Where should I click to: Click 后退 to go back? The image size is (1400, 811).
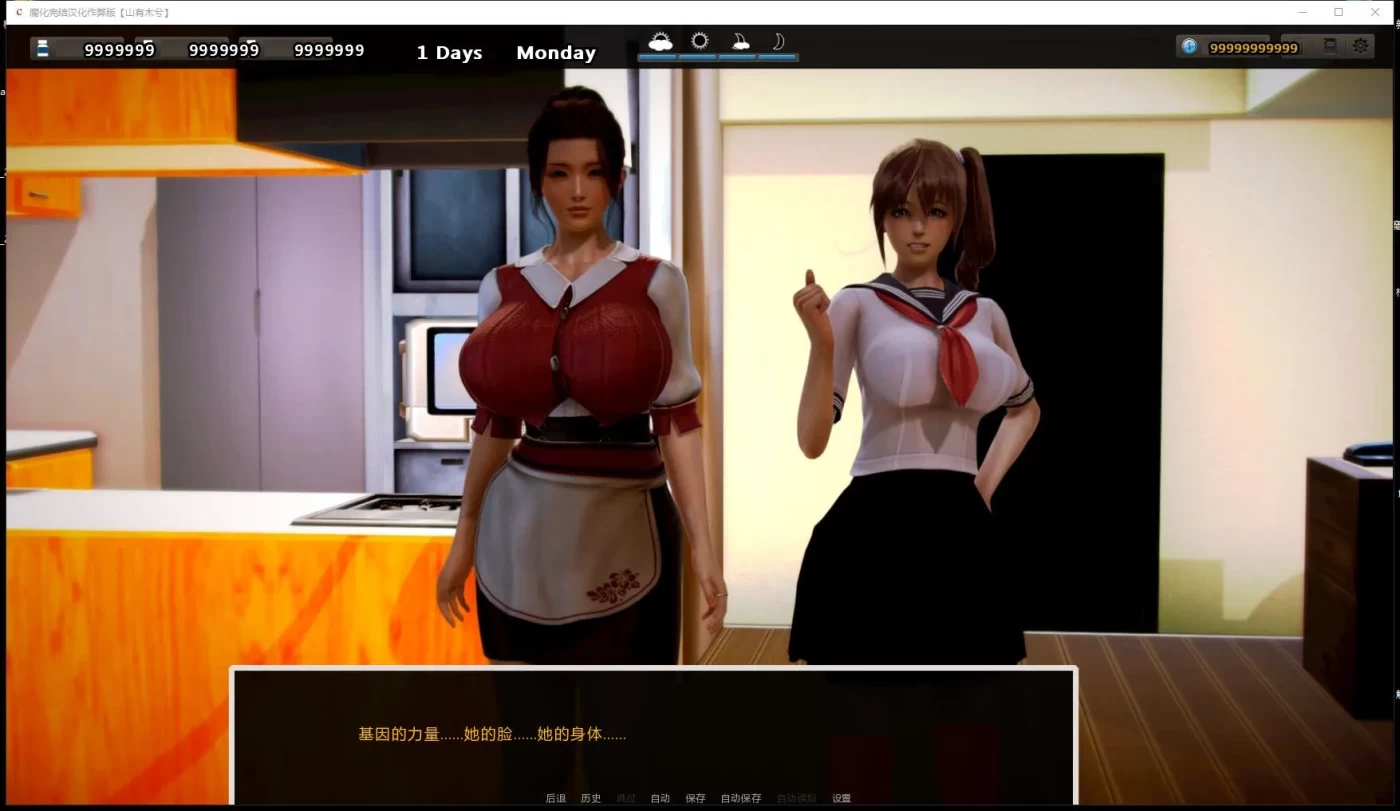[x=555, y=797]
